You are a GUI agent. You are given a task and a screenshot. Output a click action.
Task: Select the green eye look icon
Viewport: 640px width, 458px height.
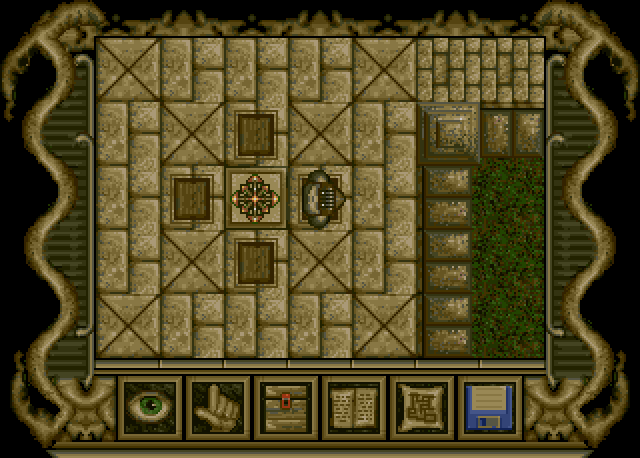pyautogui.click(x=149, y=408)
